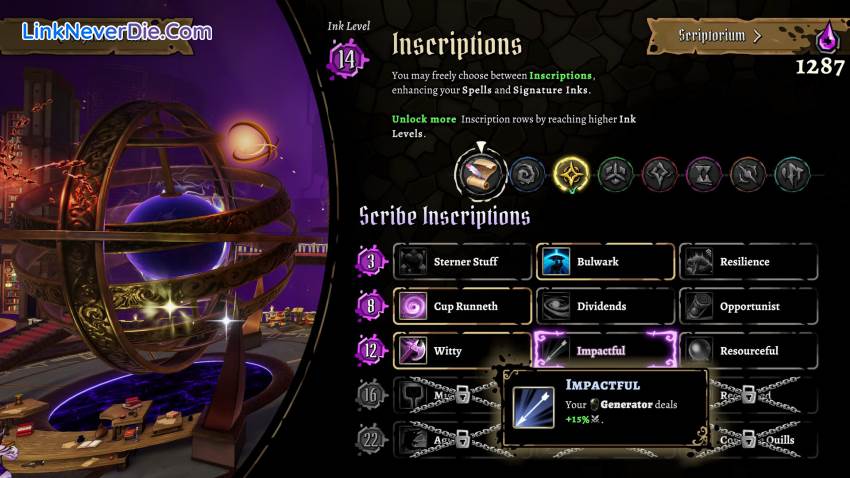
Task: Select the Witty inscription
Action: (x=462, y=351)
